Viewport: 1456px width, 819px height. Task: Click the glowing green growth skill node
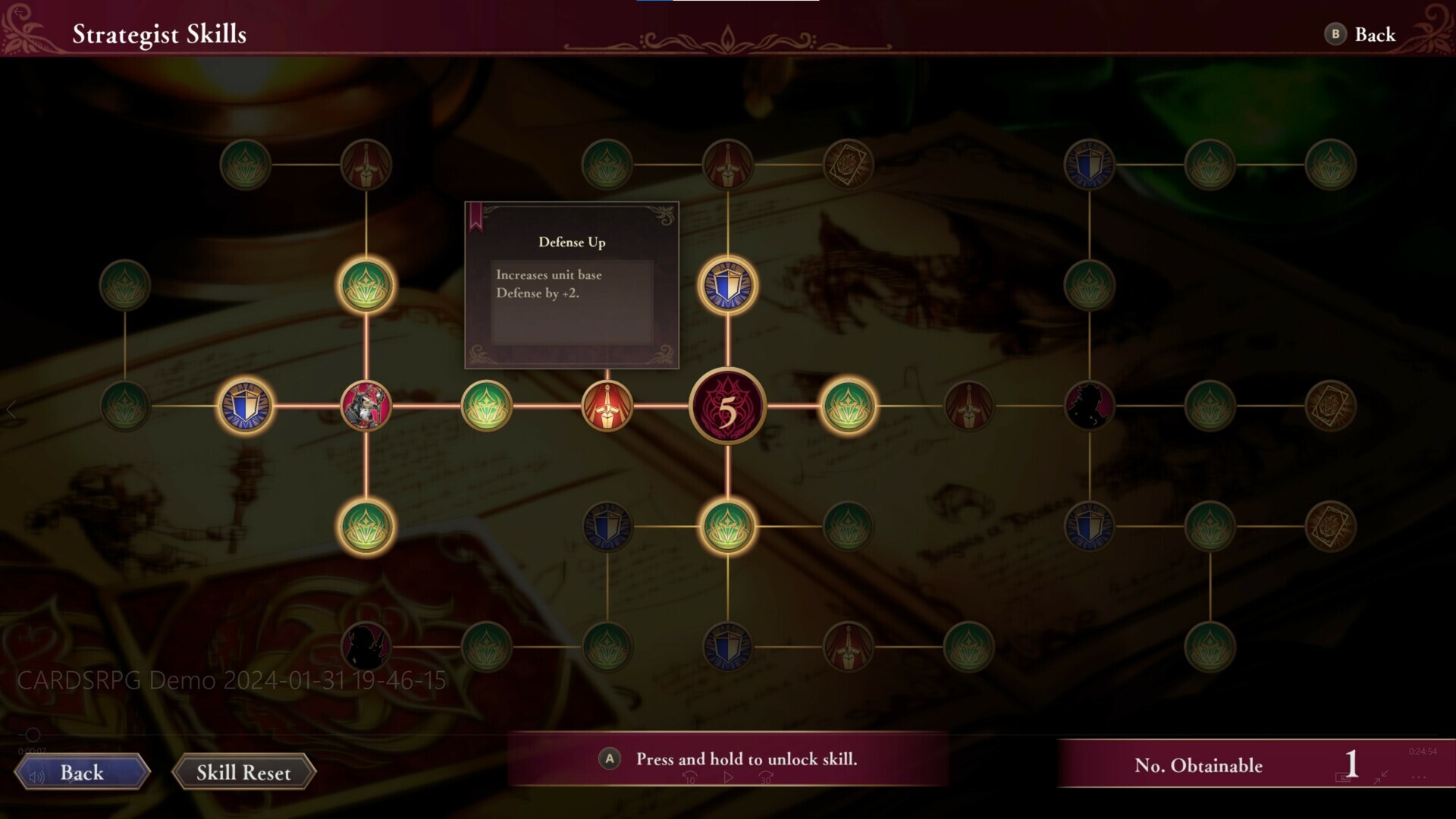tap(366, 285)
